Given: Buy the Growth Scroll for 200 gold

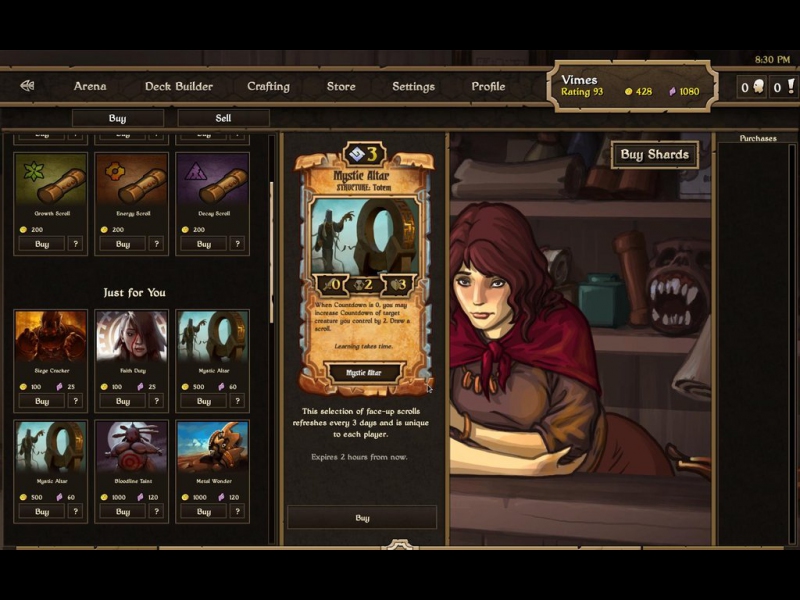Looking at the screenshot, I should pyautogui.click(x=41, y=244).
